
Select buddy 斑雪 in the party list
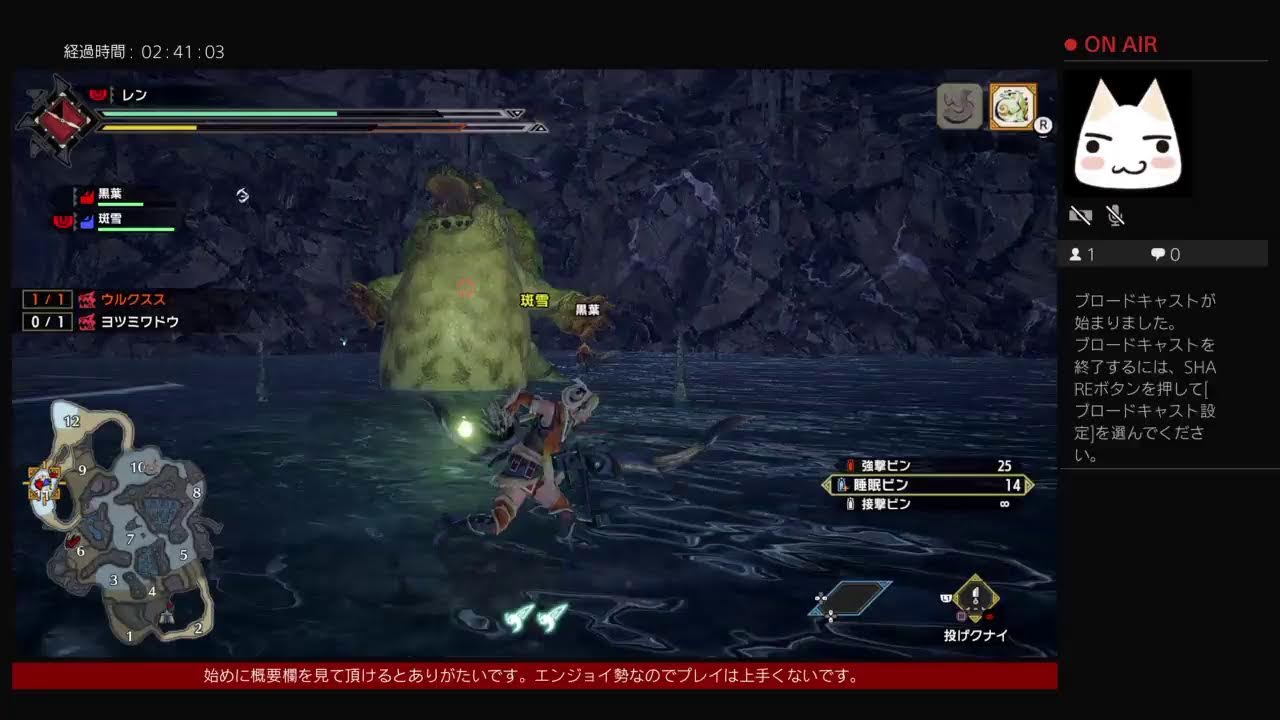[x=110, y=220]
